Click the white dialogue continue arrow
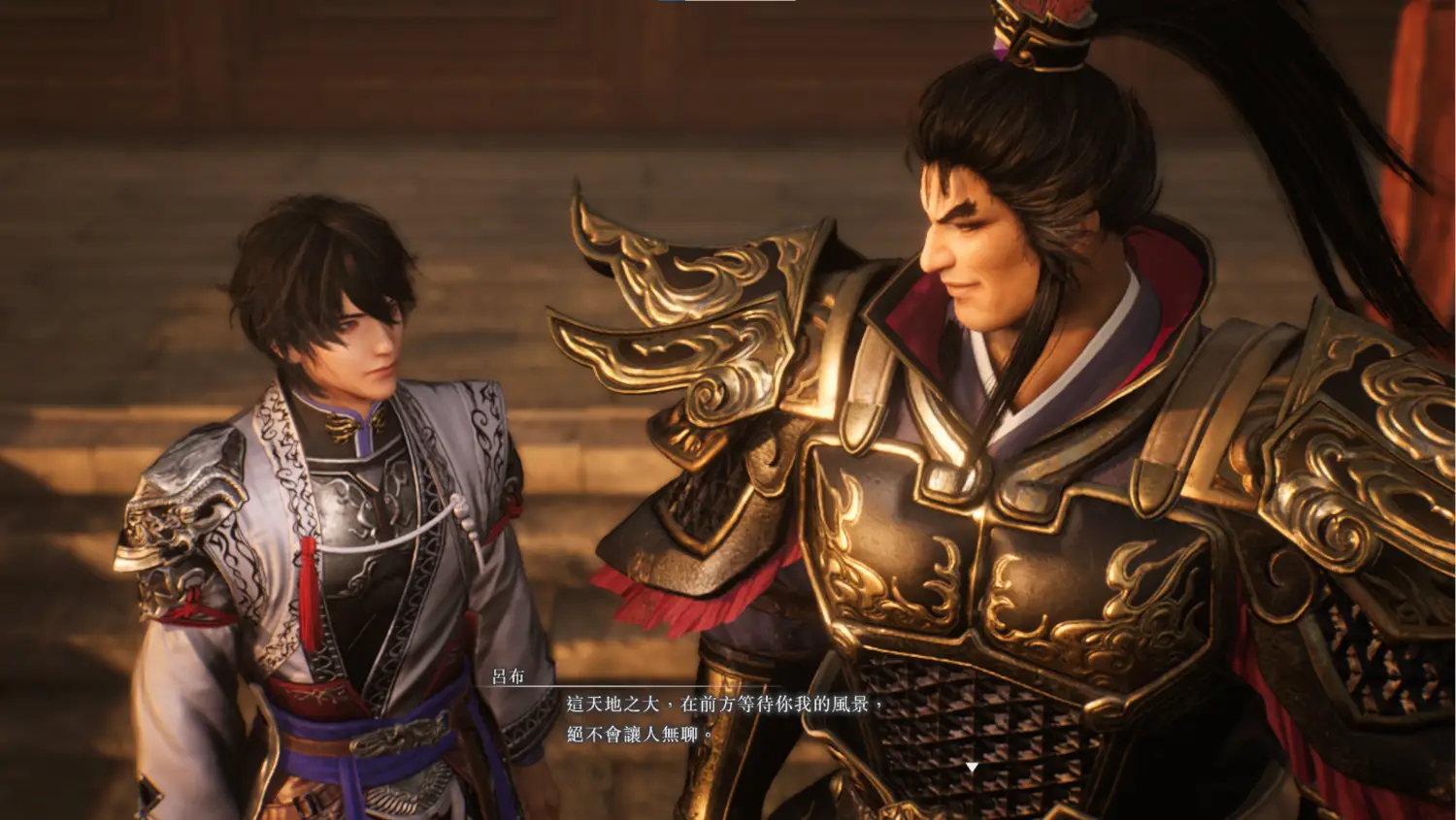 point(972,768)
